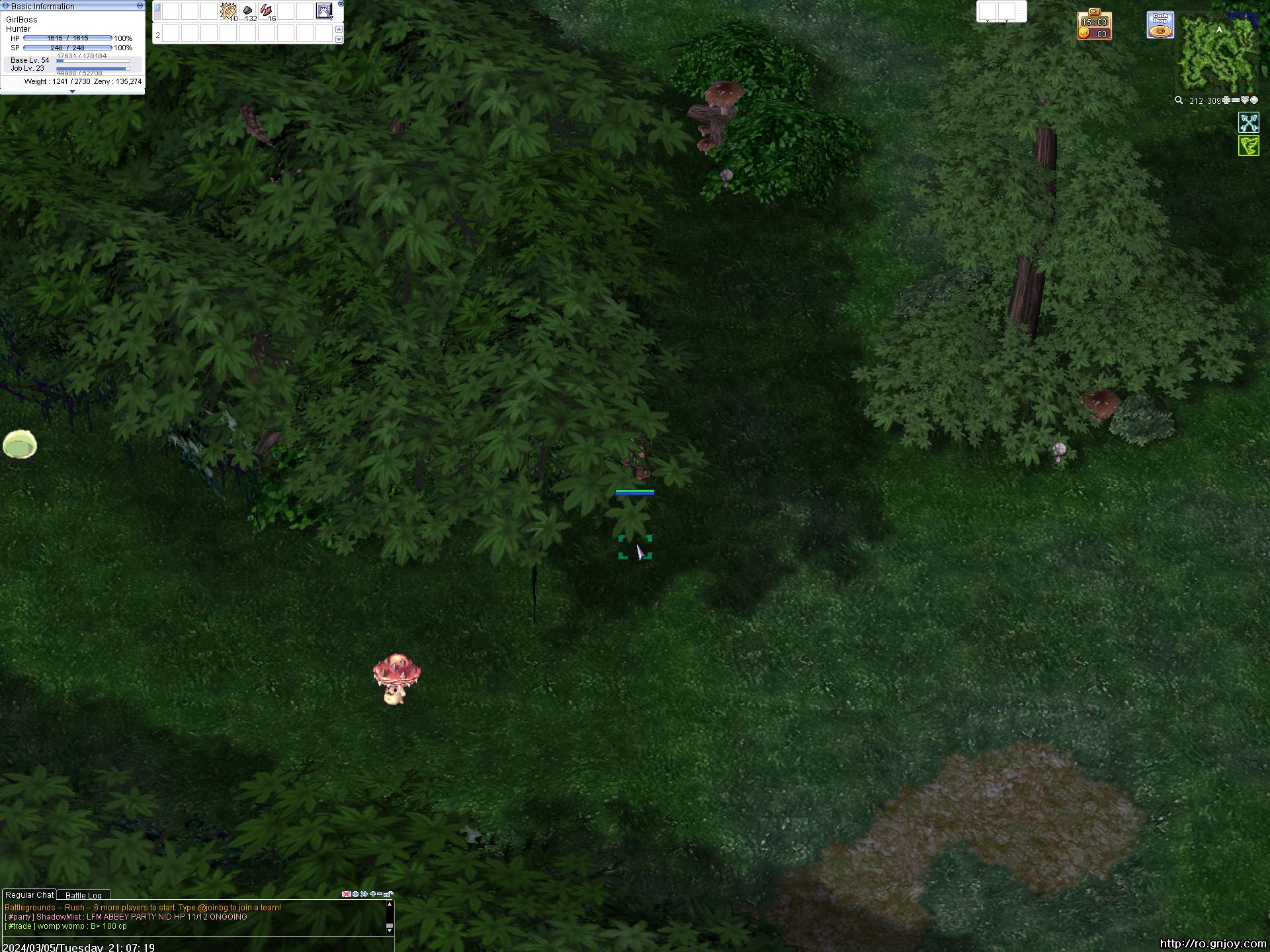Image resolution: width=1270 pixels, height=952 pixels.
Task: Select the Regular Chat tab
Action: click(29, 894)
